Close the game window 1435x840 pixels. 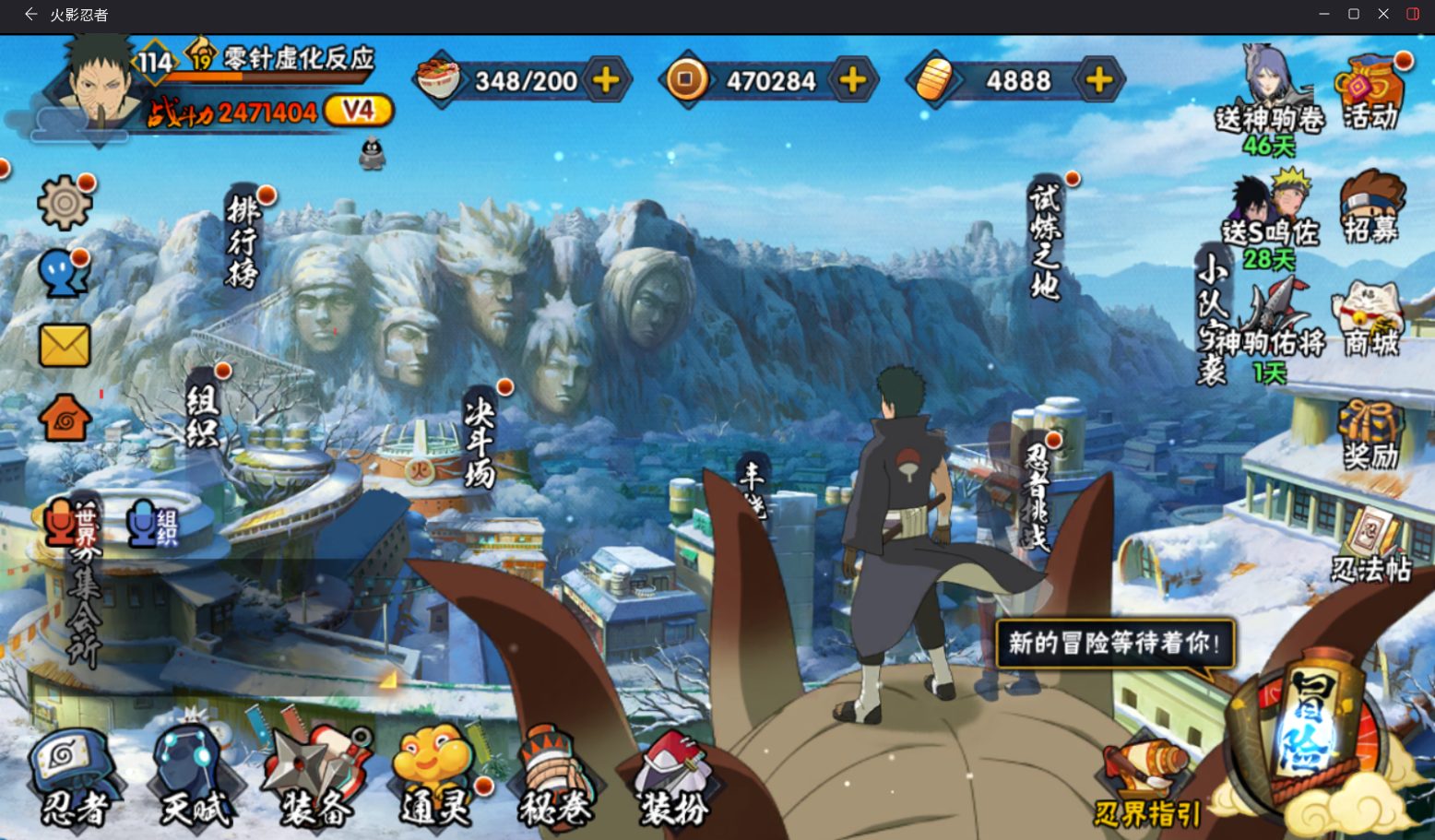pyautogui.click(x=1383, y=14)
